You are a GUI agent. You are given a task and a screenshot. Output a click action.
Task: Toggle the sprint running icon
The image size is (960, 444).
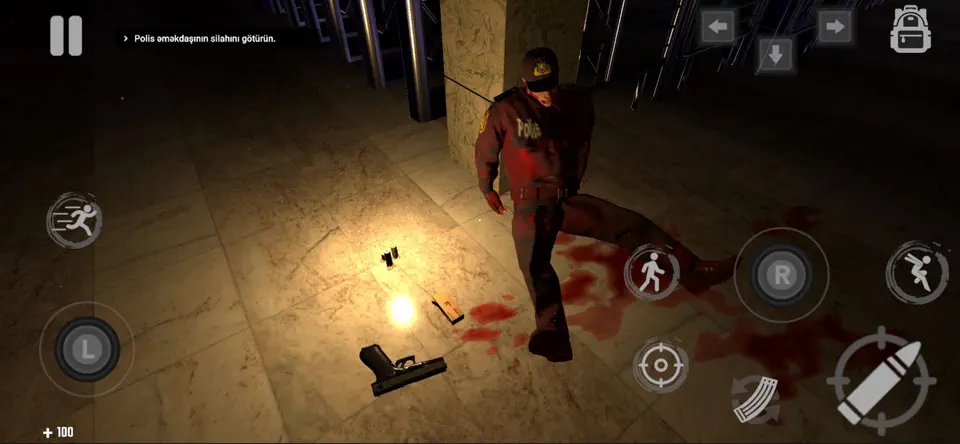74,219
